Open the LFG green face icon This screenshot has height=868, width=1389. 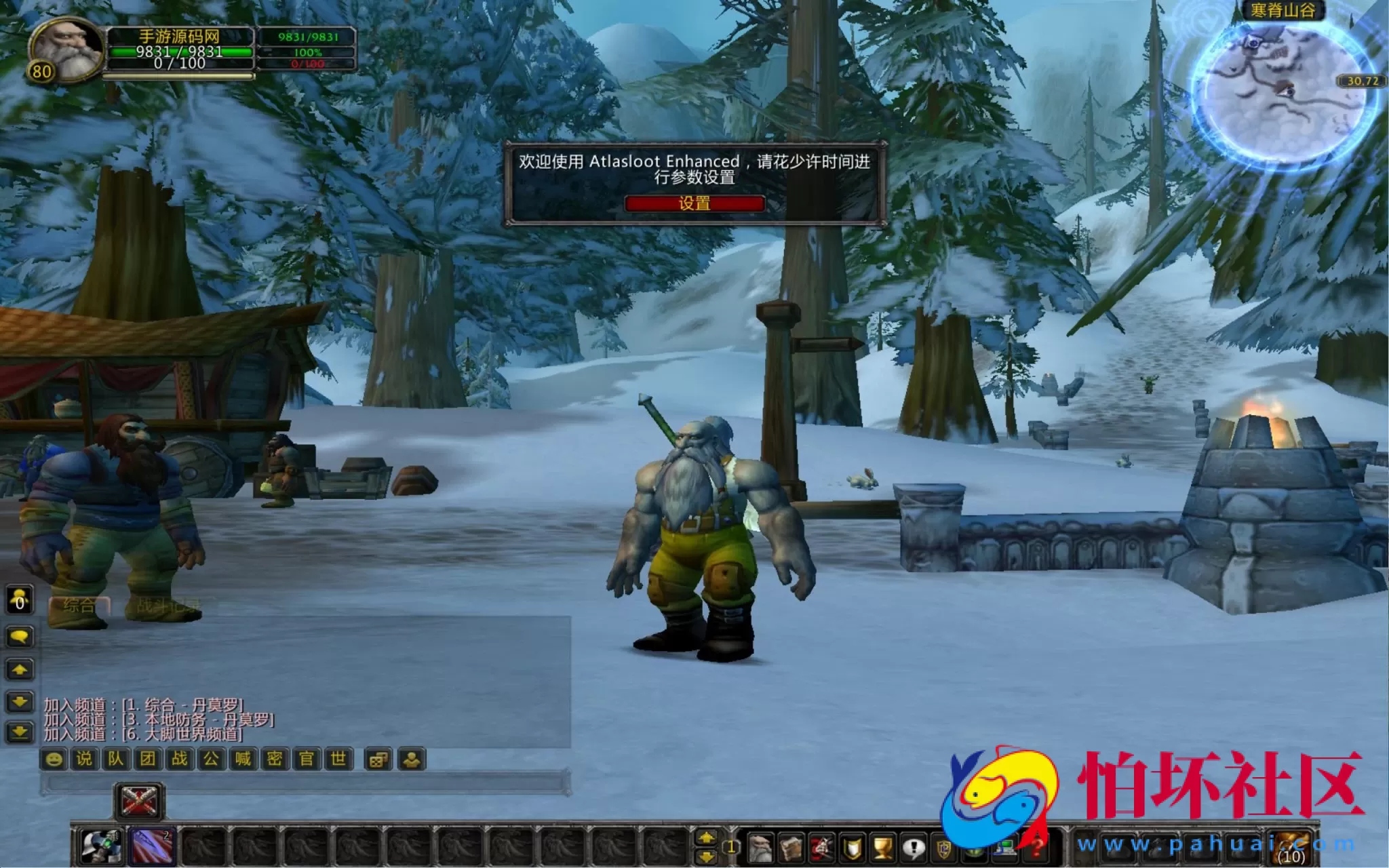(x=974, y=849)
